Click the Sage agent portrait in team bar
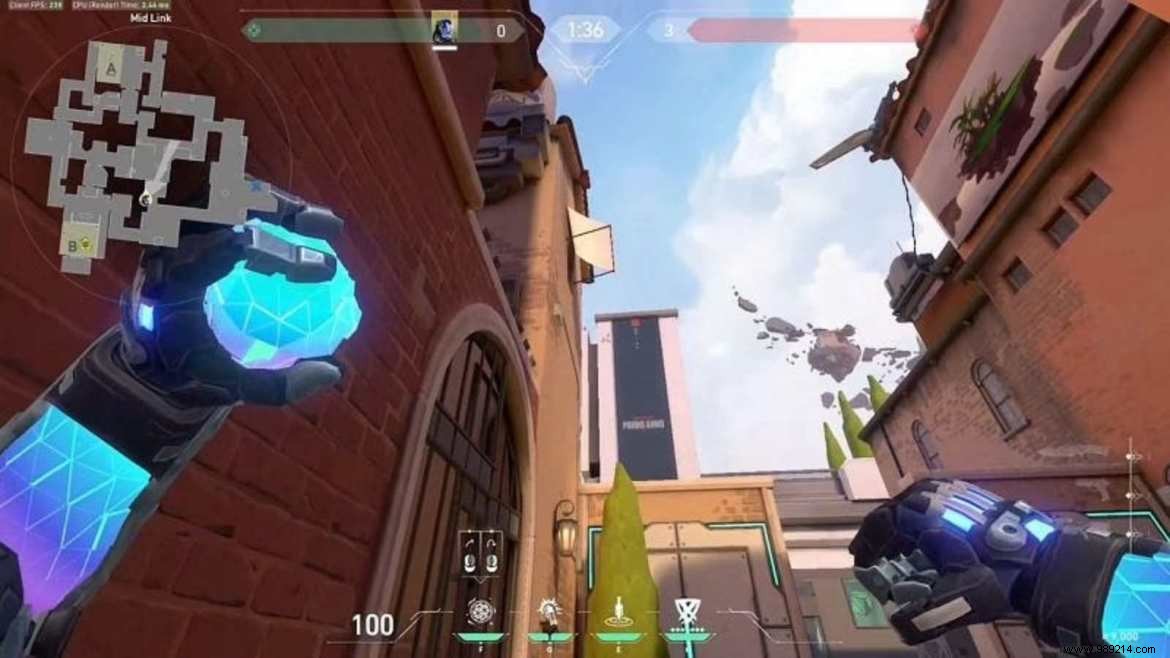 (x=443, y=28)
